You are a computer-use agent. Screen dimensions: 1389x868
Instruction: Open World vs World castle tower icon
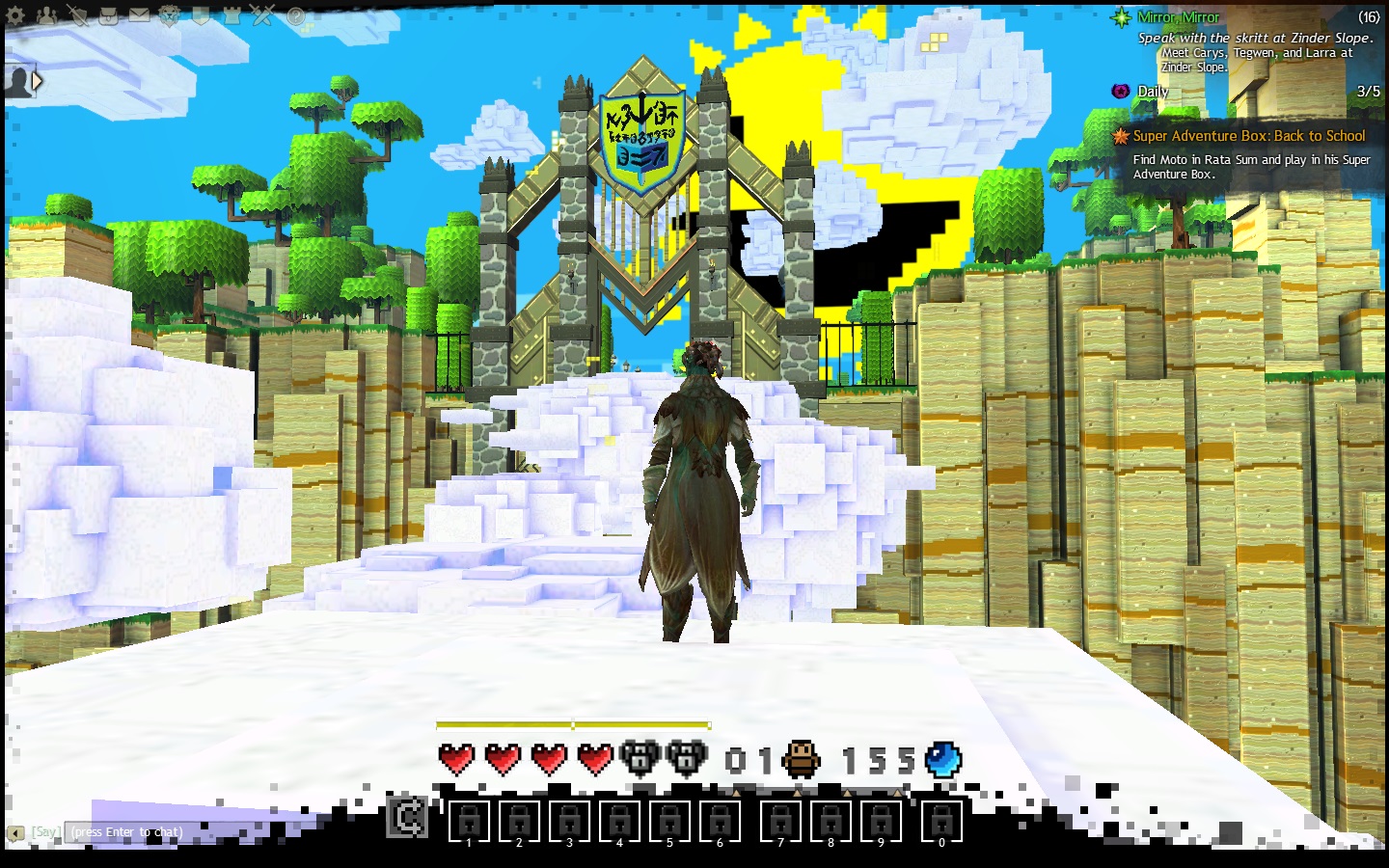pyautogui.click(x=231, y=15)
